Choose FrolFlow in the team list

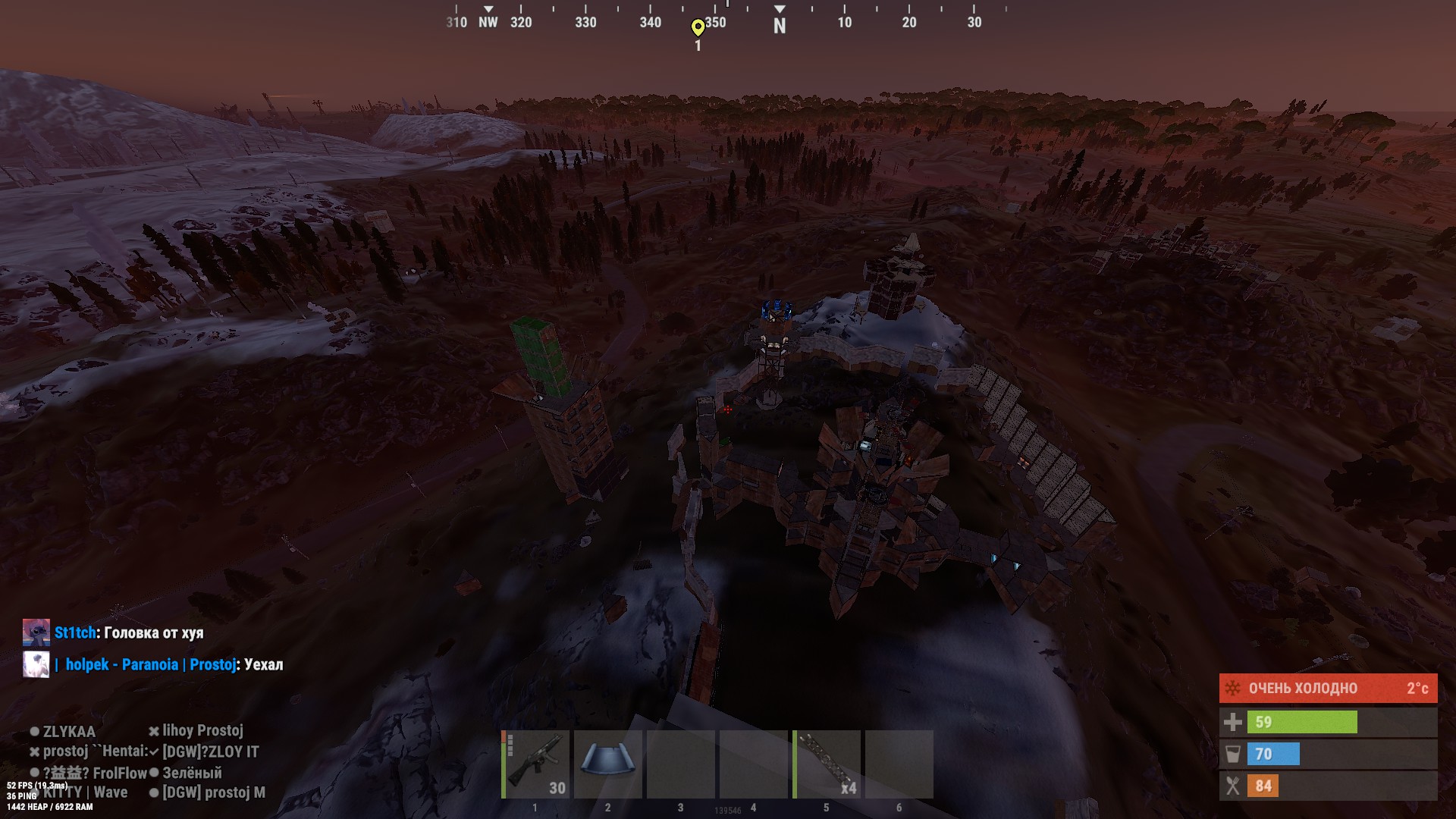click(120, 773)
